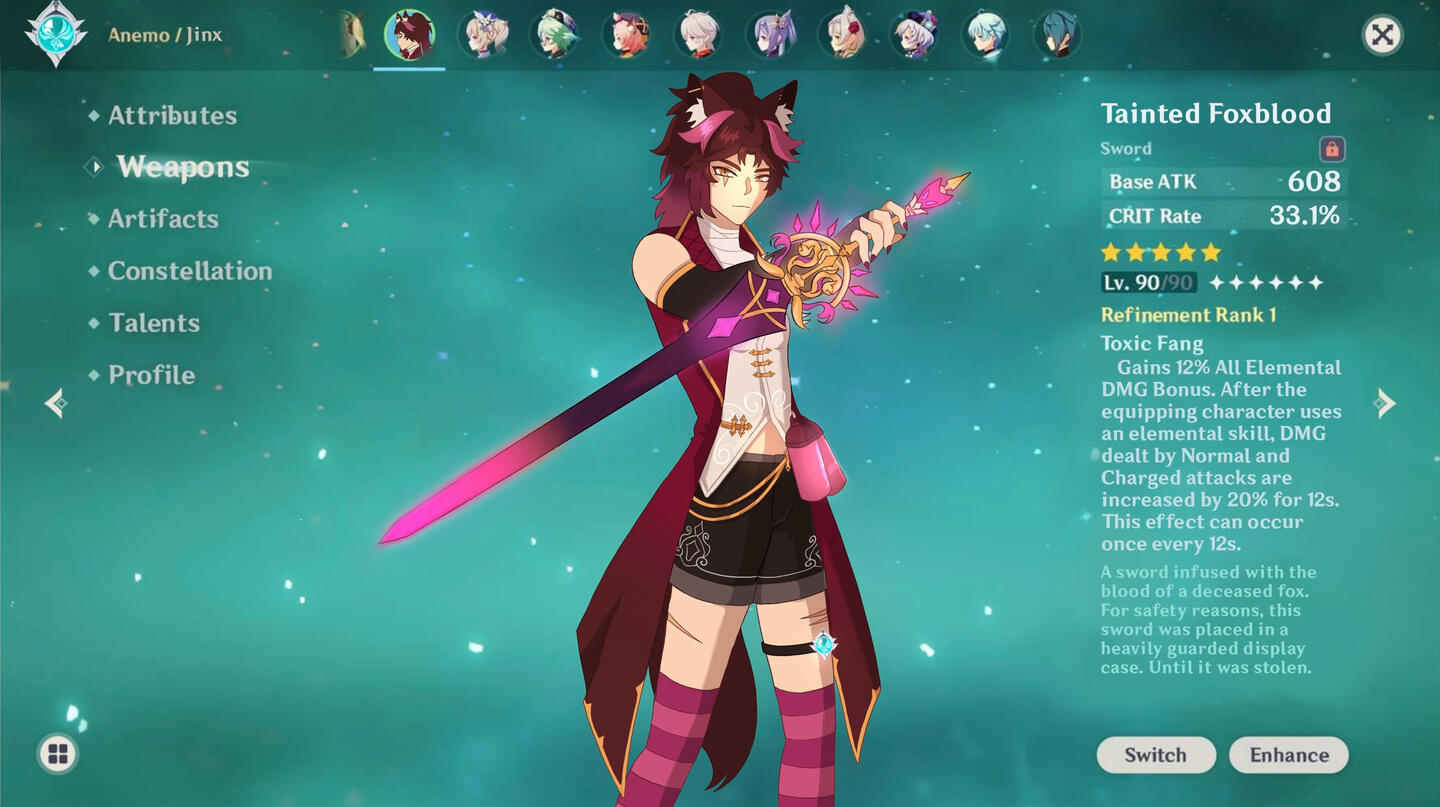This screenshot has width=1440, height=807.
Task: Open the Attributes section
Action: pos(172,116)
